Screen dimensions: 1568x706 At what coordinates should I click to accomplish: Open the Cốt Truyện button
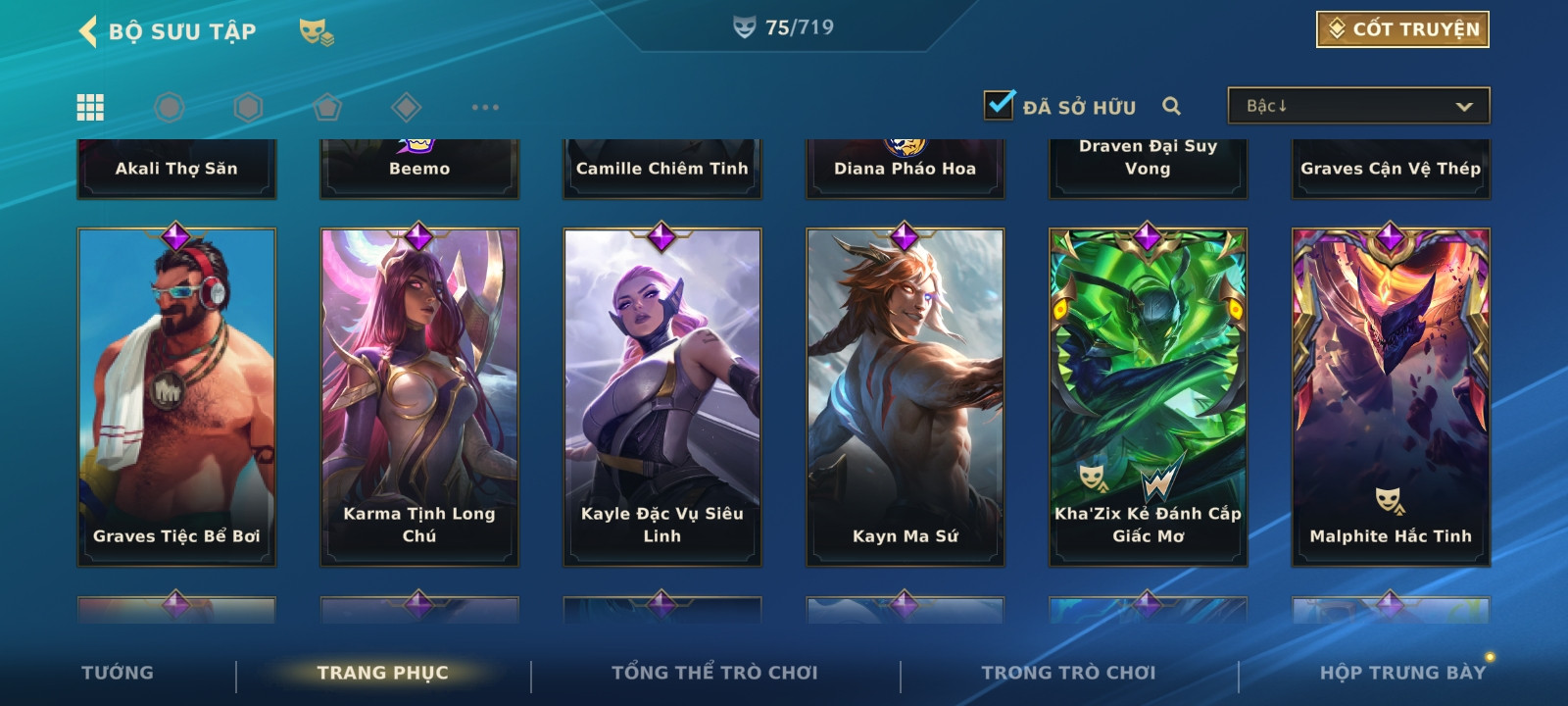tap(1402, 29)
